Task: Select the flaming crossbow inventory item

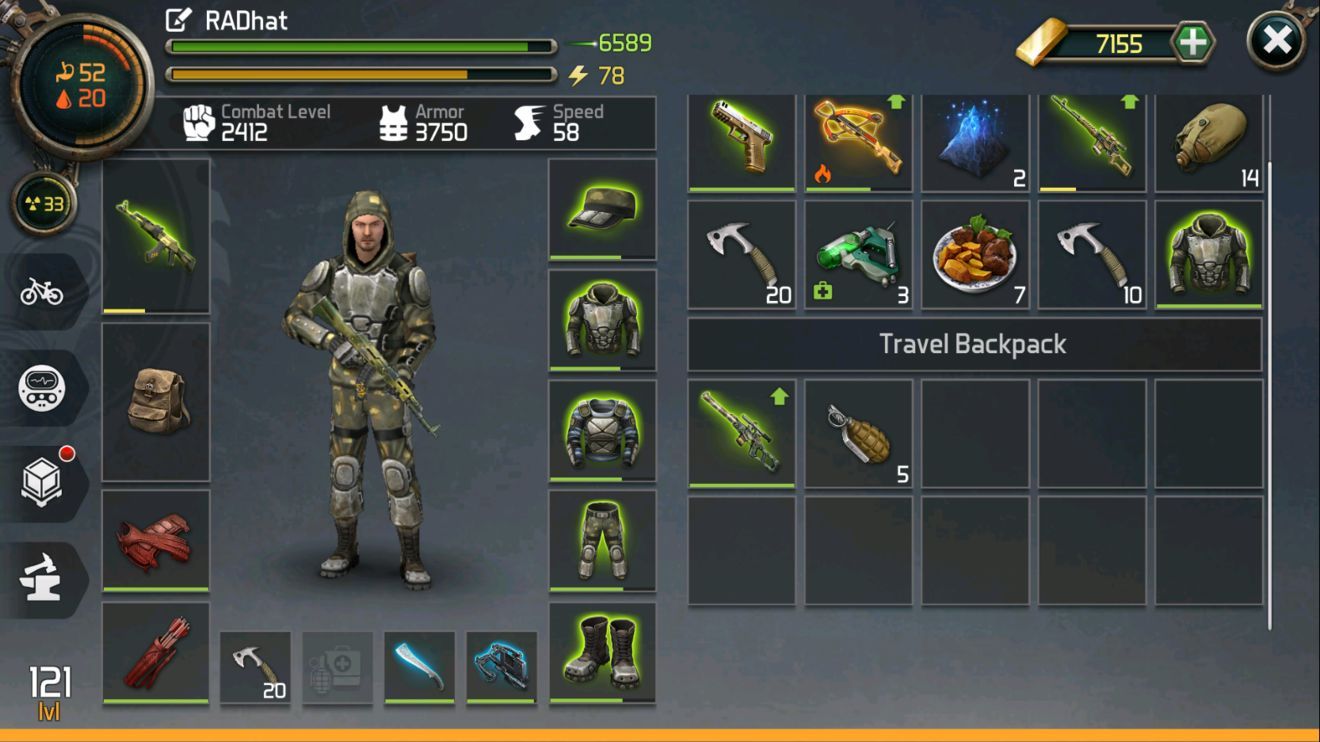Action: click(858, 140)
